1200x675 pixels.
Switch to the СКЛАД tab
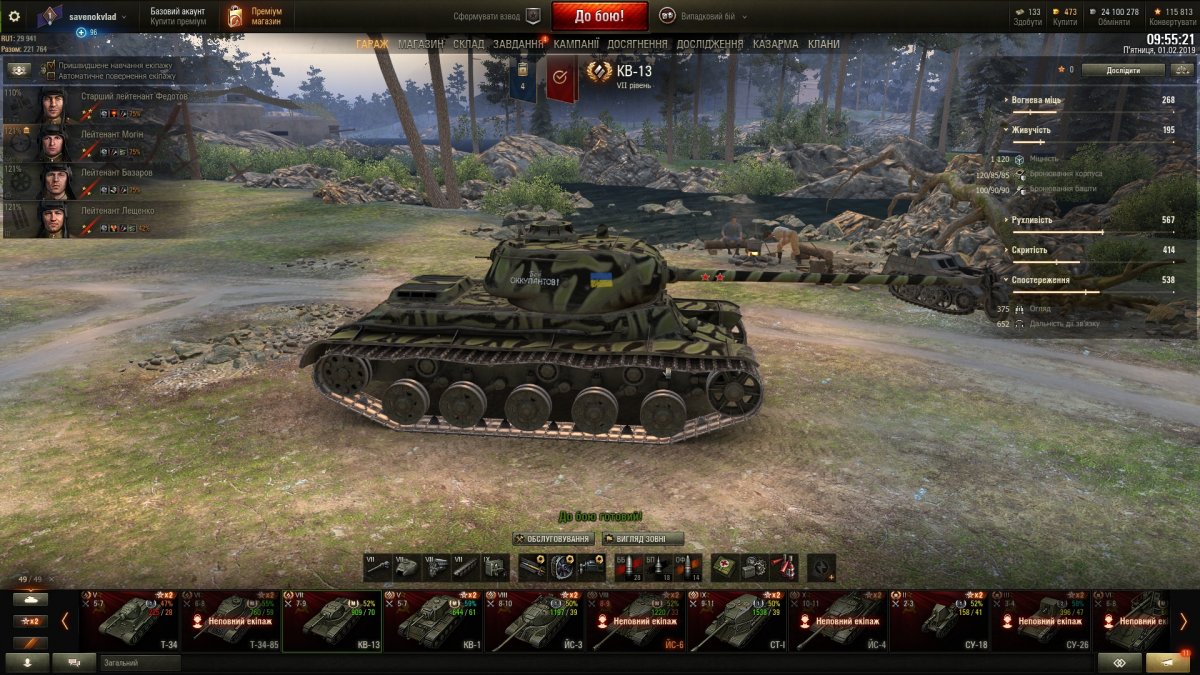click(468, 44)
